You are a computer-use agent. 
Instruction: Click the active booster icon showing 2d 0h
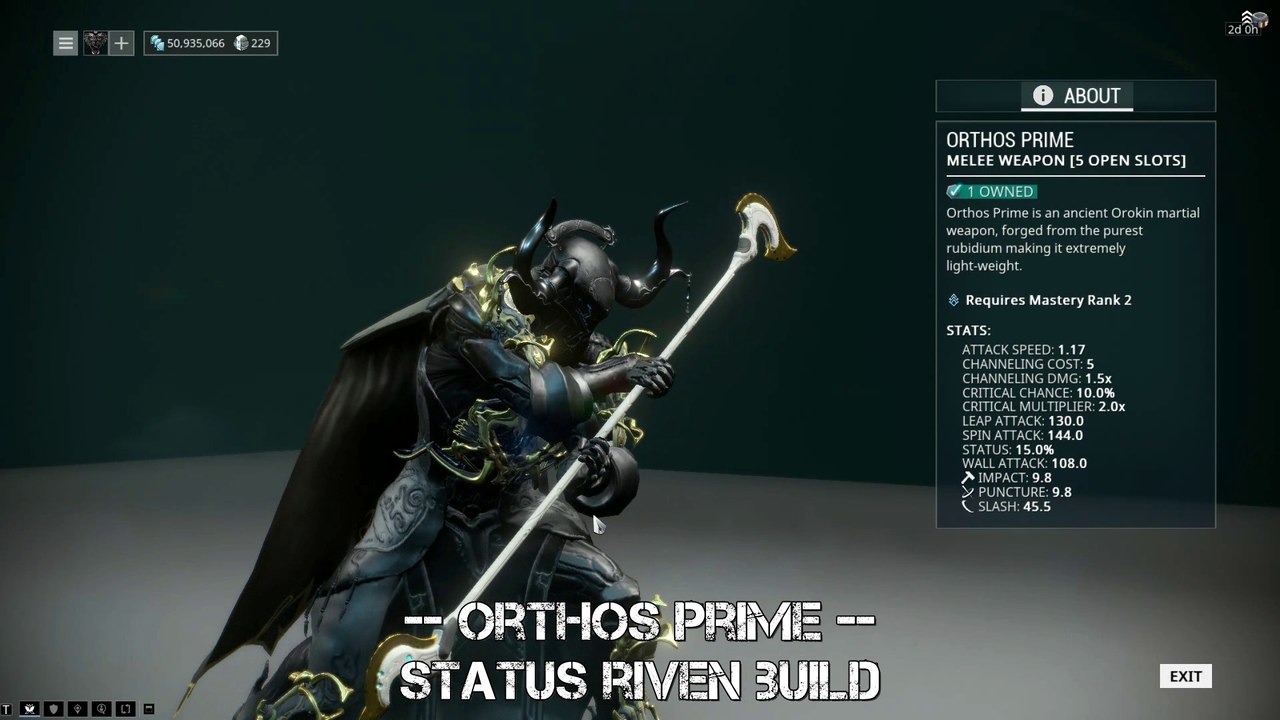click(x=1248, y=21)
